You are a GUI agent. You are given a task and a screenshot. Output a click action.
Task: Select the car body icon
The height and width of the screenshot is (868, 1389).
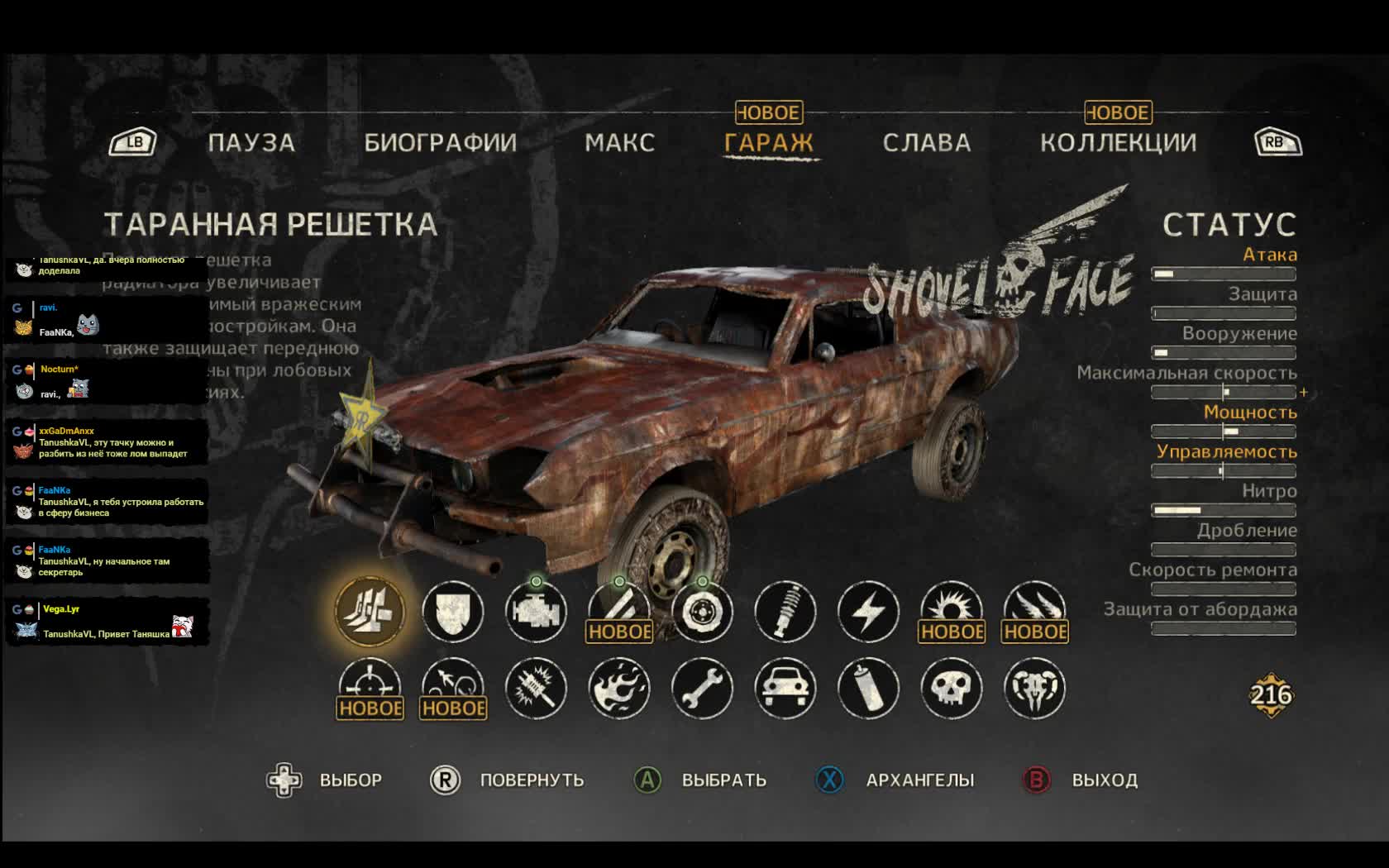pyautogui.click(x=785, y=688)
